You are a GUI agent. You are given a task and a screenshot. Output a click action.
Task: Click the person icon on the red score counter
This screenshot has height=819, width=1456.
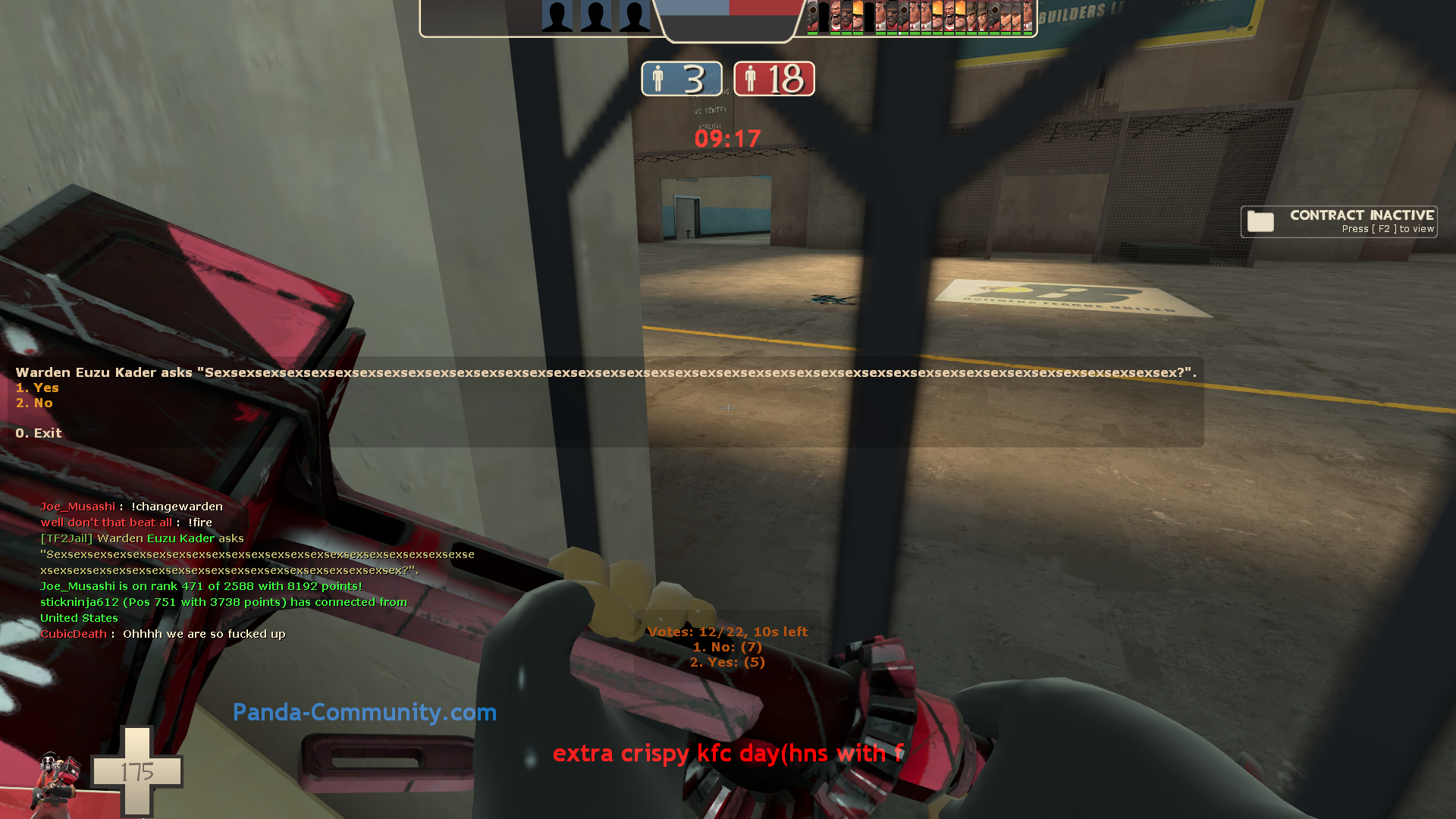point(751,78)
